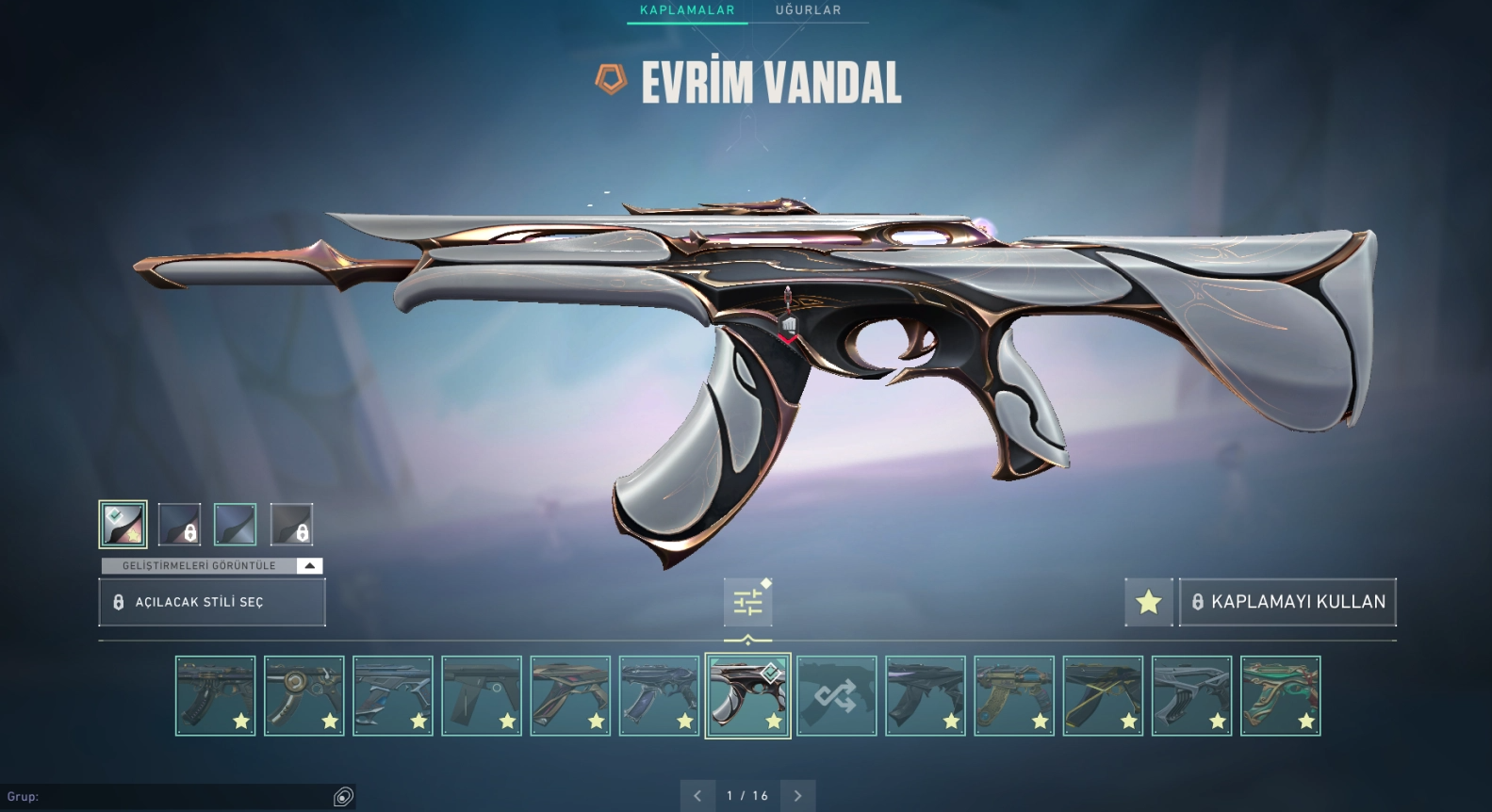Viewport: 1492px width, 812px height.
Task: Switch to the Uğurlar tab
Action: (808, 10)
